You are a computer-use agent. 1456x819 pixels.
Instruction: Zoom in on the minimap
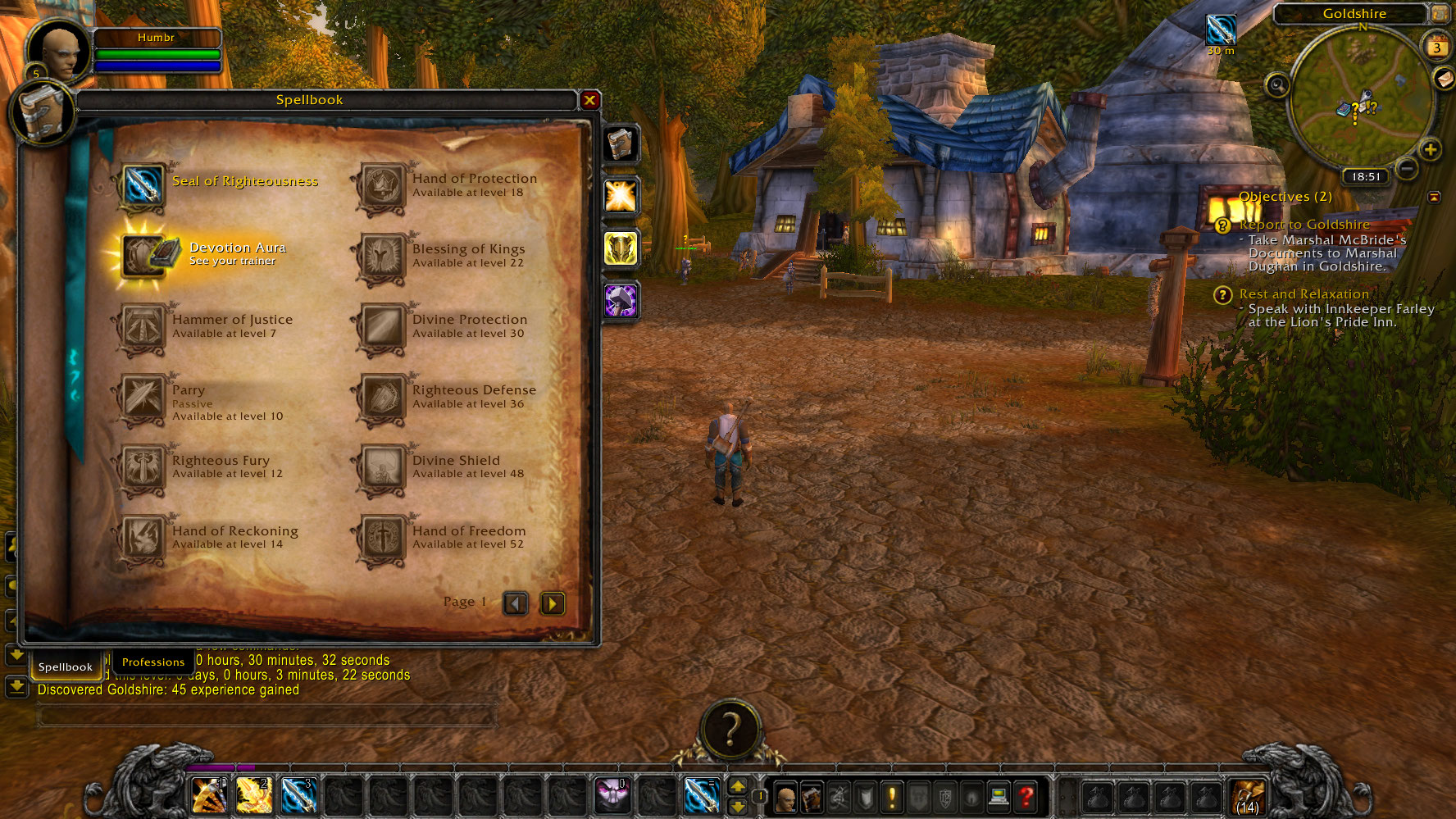(x=1430, y=150)
